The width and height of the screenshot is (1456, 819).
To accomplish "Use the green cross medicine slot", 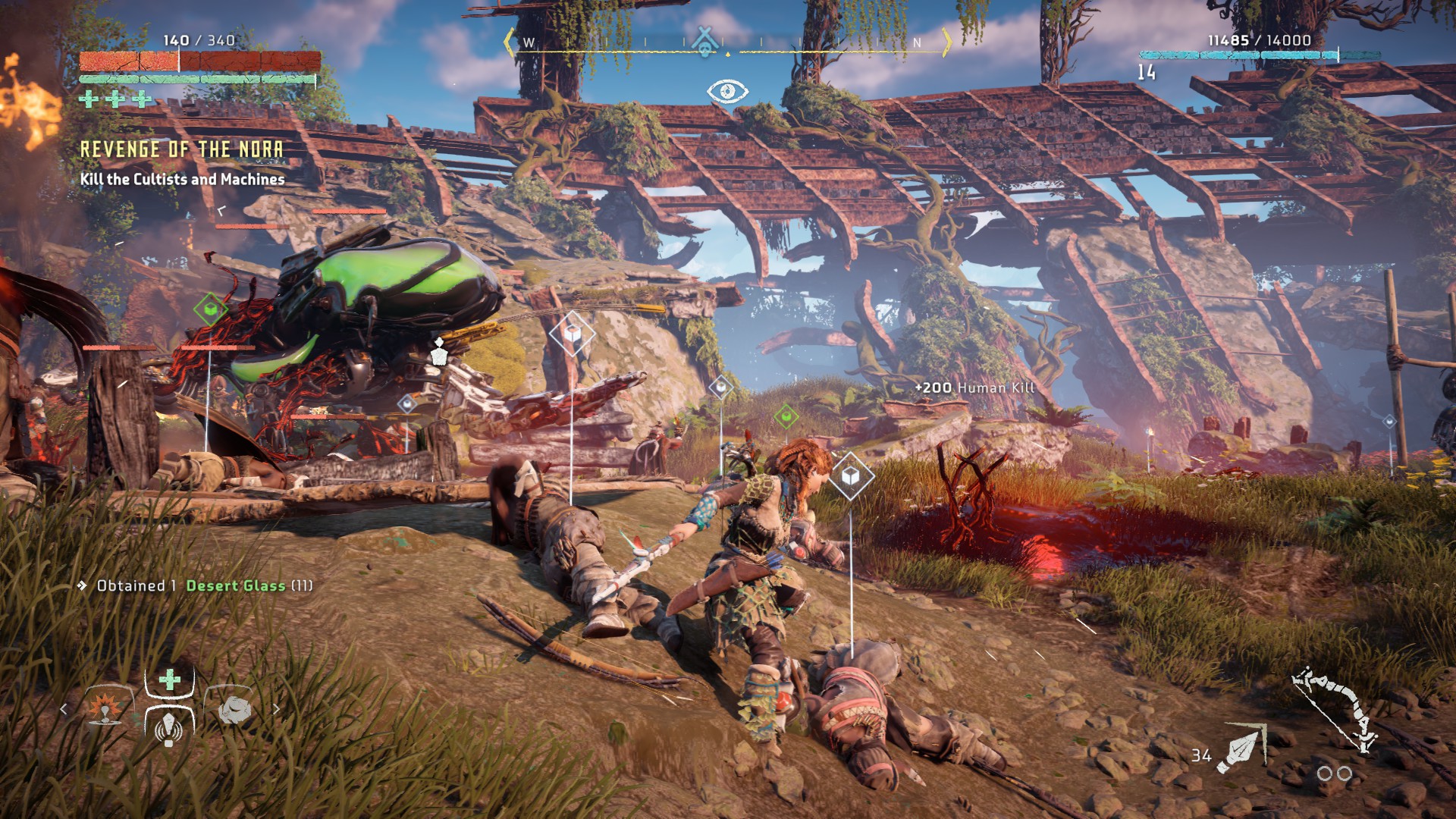I will point(170,679).
